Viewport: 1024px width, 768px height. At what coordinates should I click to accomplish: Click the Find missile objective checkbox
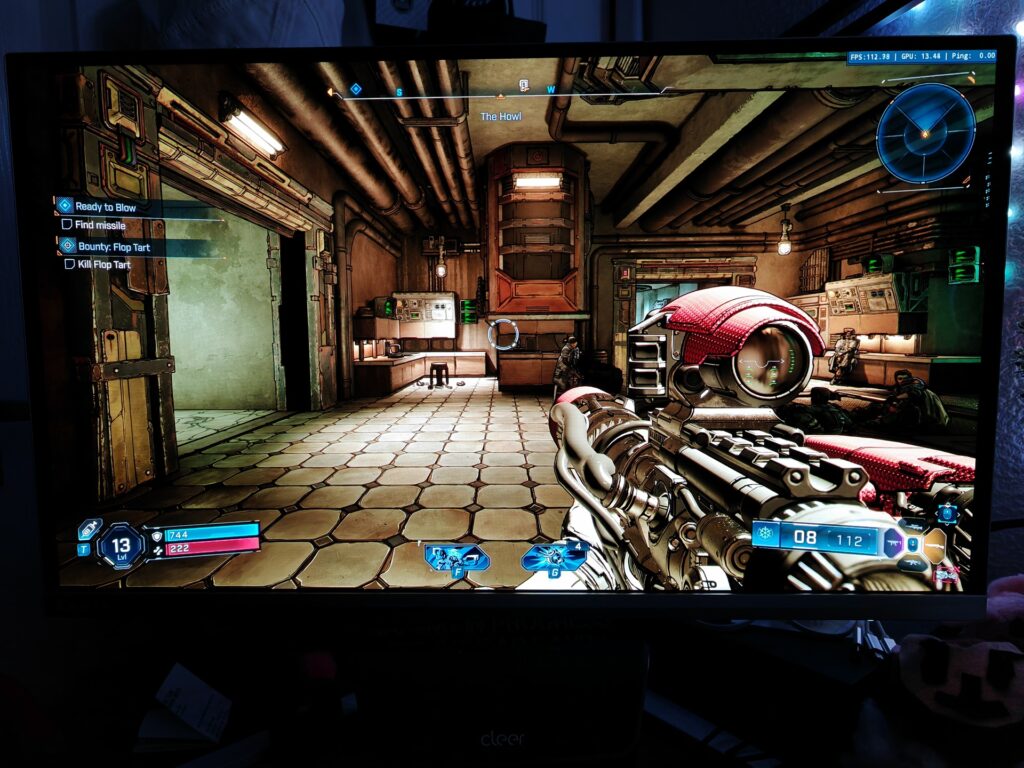[x=67, y=225]
